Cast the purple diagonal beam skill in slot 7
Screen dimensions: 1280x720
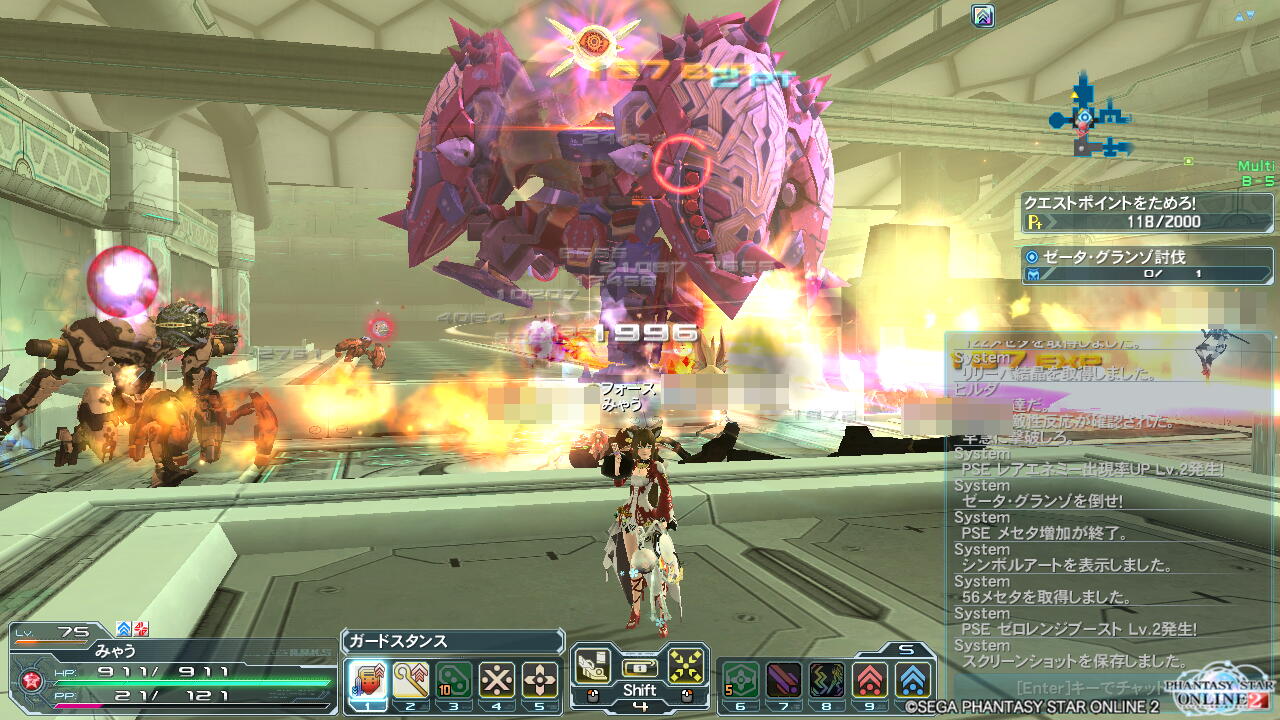click(783, 680)
